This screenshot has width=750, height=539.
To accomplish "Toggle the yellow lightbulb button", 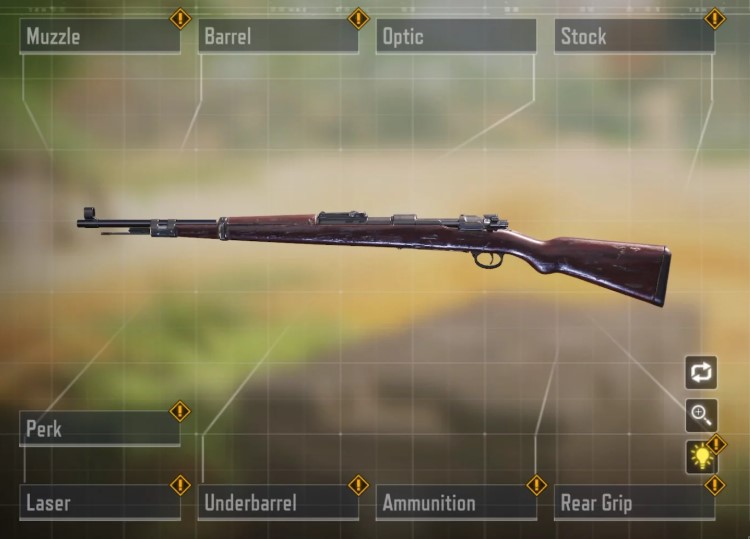I will pyautogui.click(x=701, y=458).
